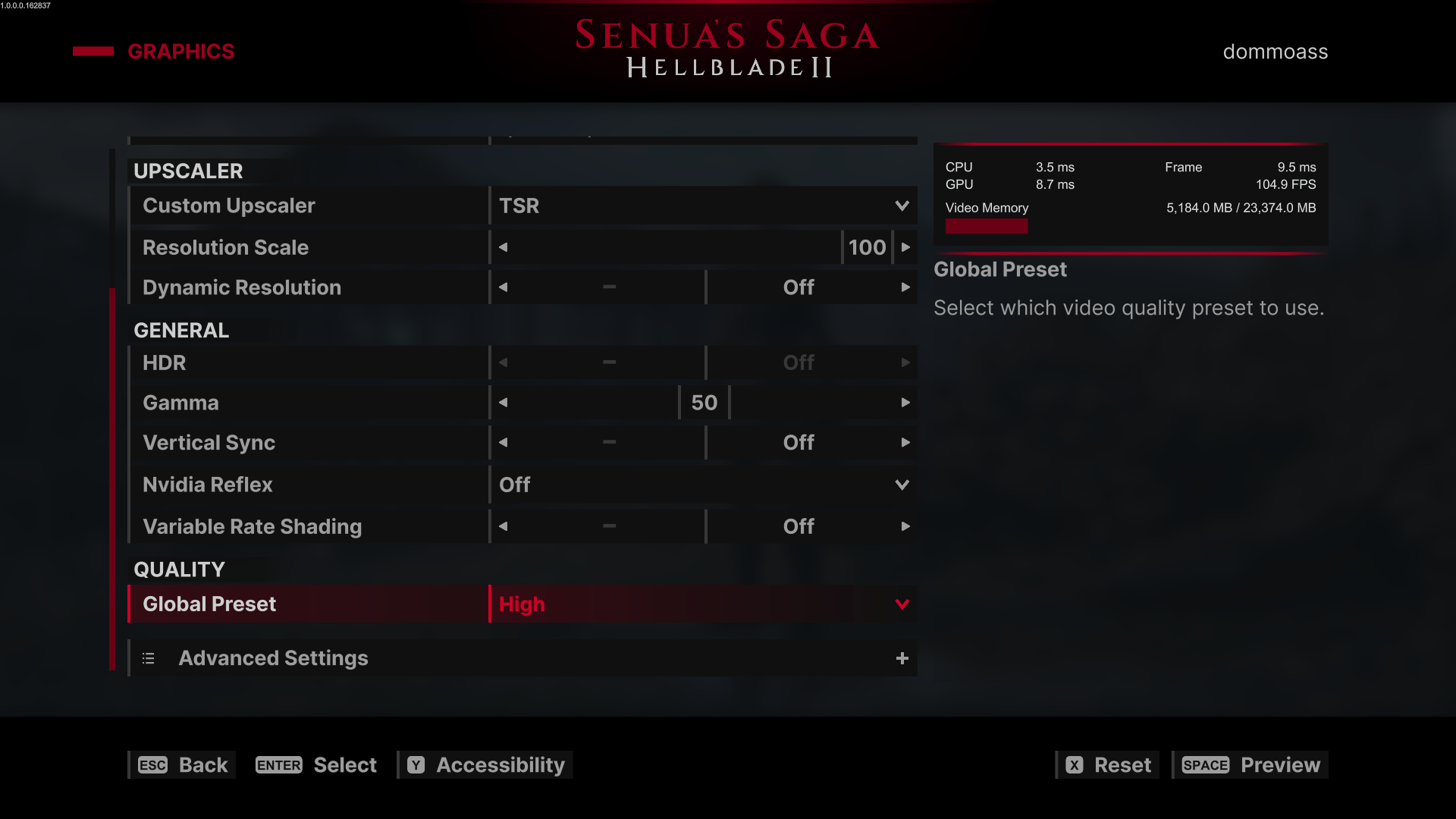1456x819 pixels.
Task: Toggle Dynamic Resolution left arrow
Action: tap(503, 287)
